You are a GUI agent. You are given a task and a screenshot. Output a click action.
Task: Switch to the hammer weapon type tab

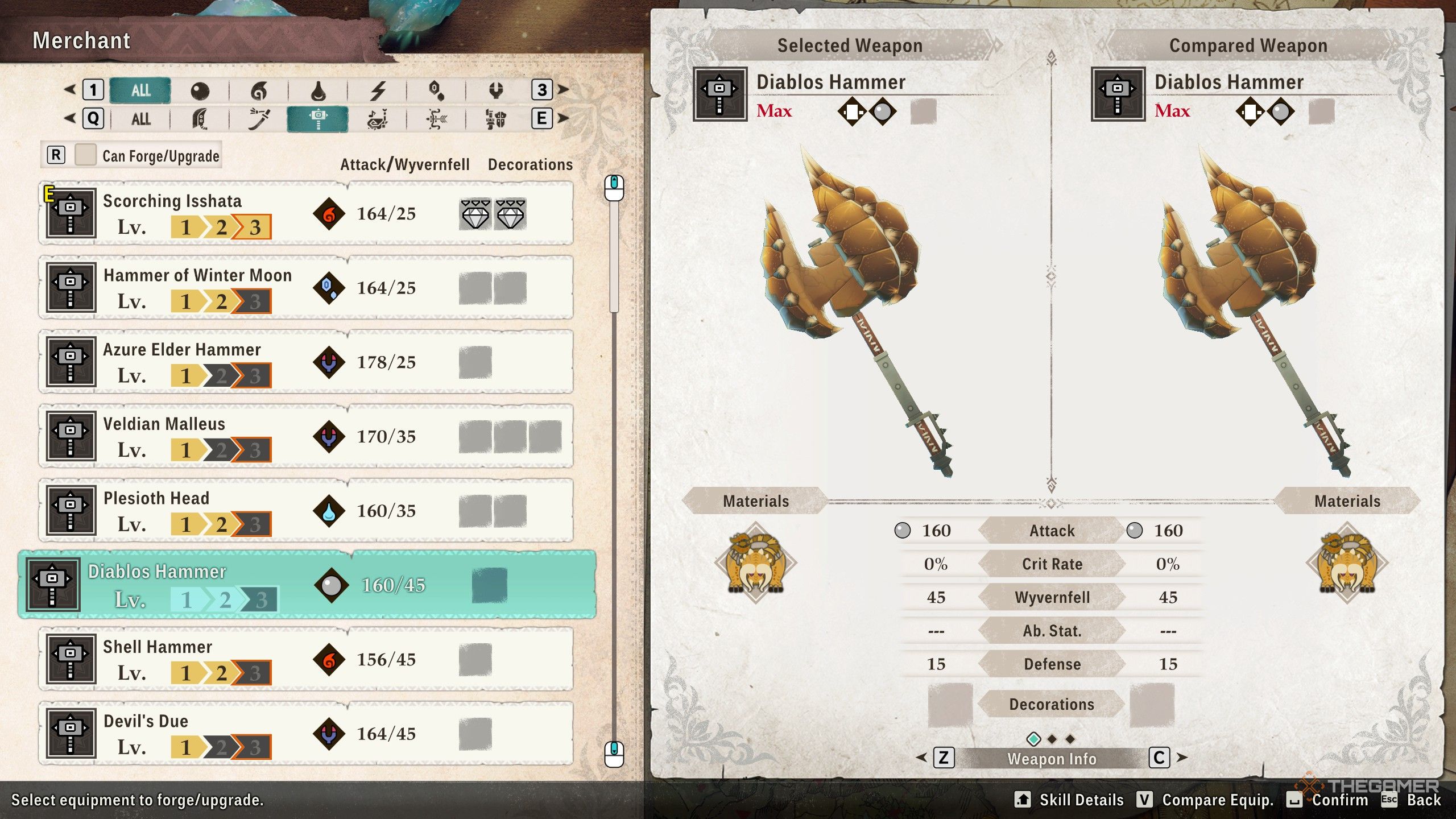(317, 119)
